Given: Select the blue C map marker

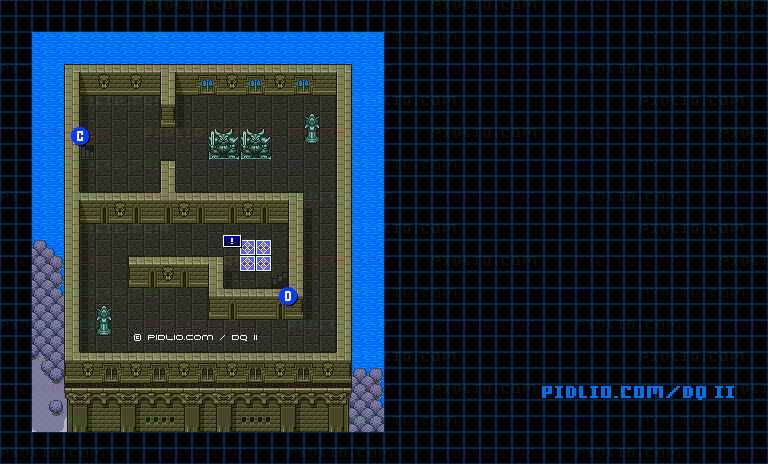Looking at the screenshot, I should 81,136.
